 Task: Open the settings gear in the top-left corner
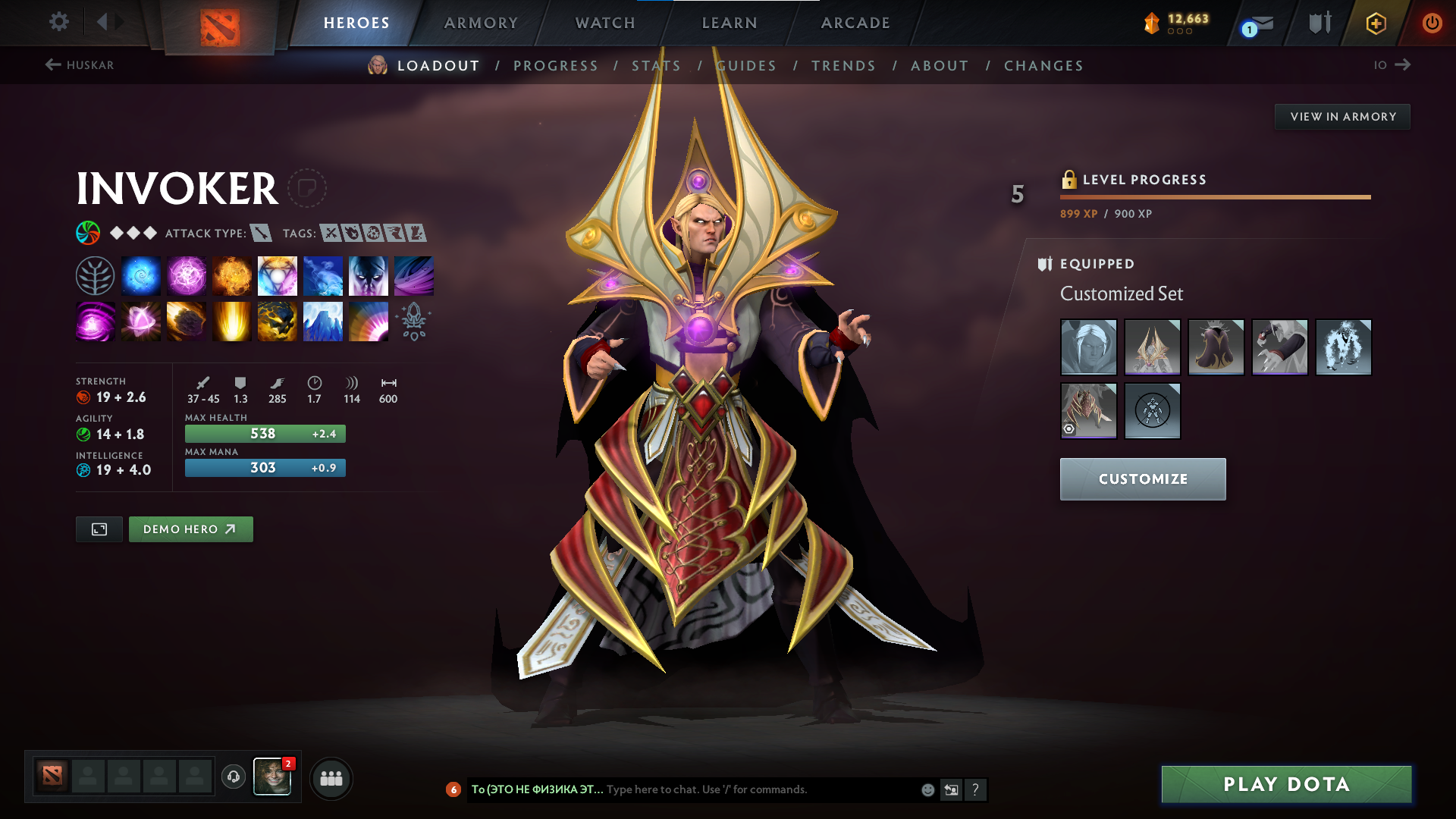point(58,22)
